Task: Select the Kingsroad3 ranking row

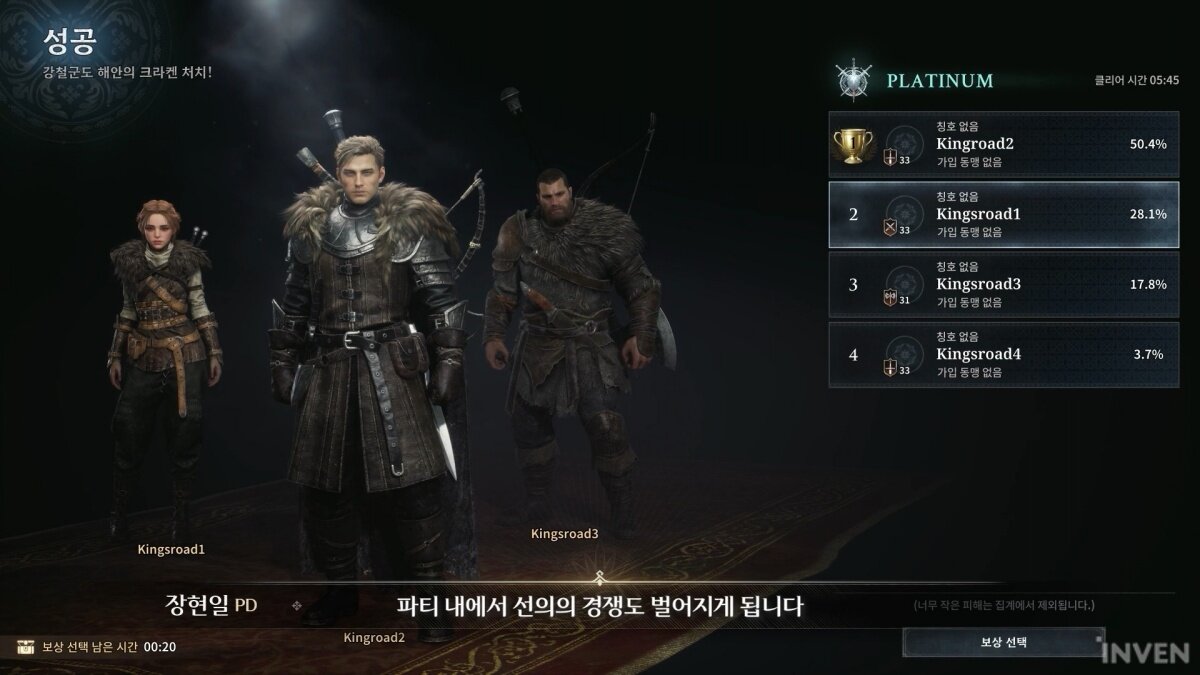Action: tap(1003, 284)
